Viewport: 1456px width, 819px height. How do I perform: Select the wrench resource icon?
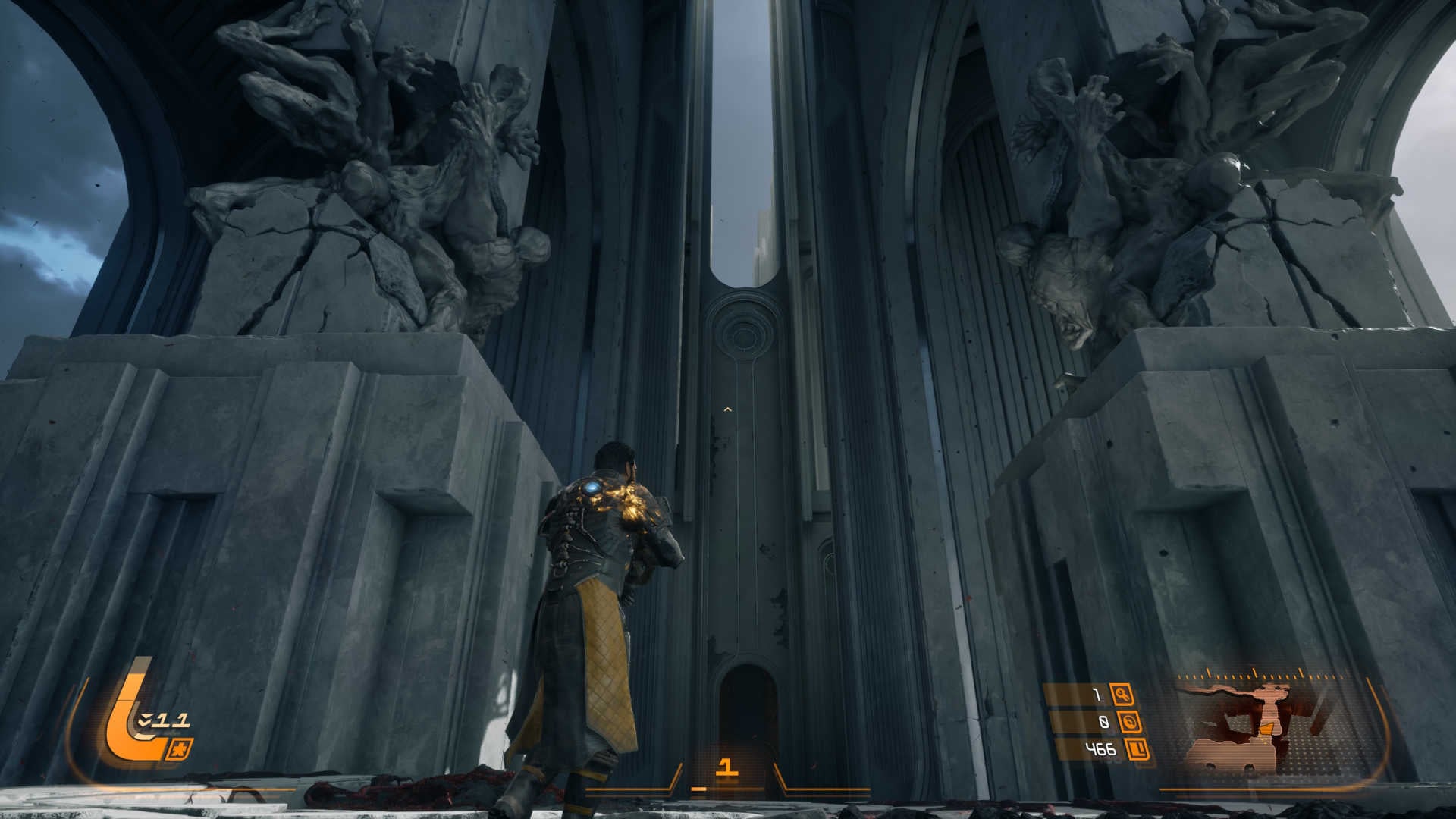pos(1122,694)
